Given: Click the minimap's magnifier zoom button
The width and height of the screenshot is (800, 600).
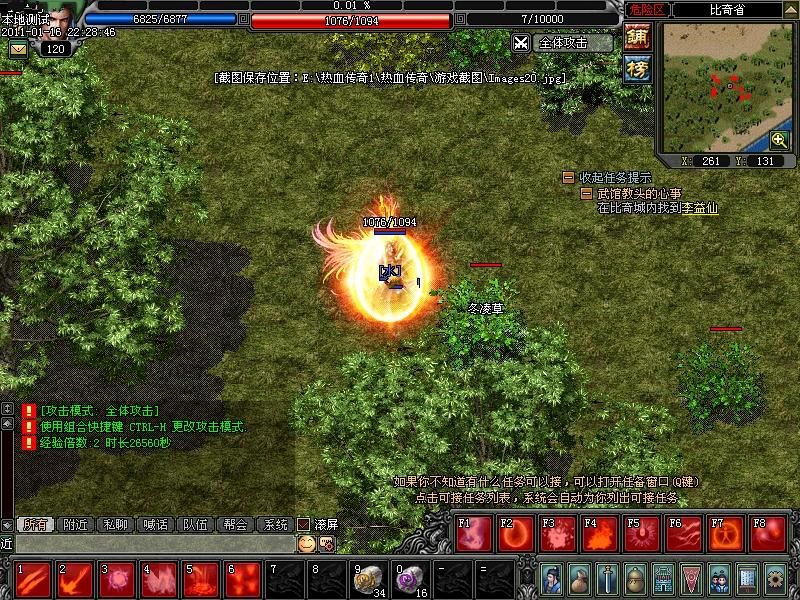Looking at the screenshot, I should pyautogui.click(x=778, y=140).
